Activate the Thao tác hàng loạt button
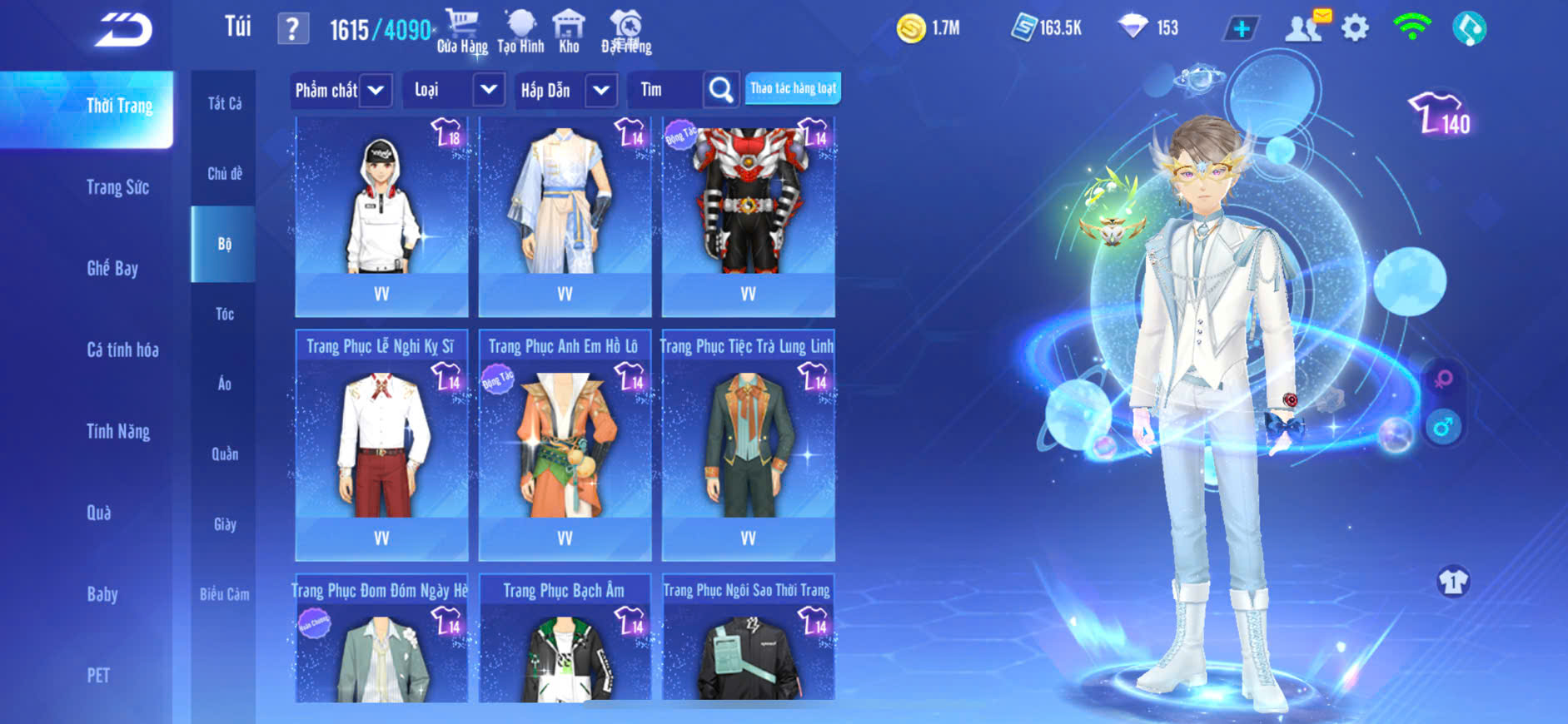 pos(793,88)
